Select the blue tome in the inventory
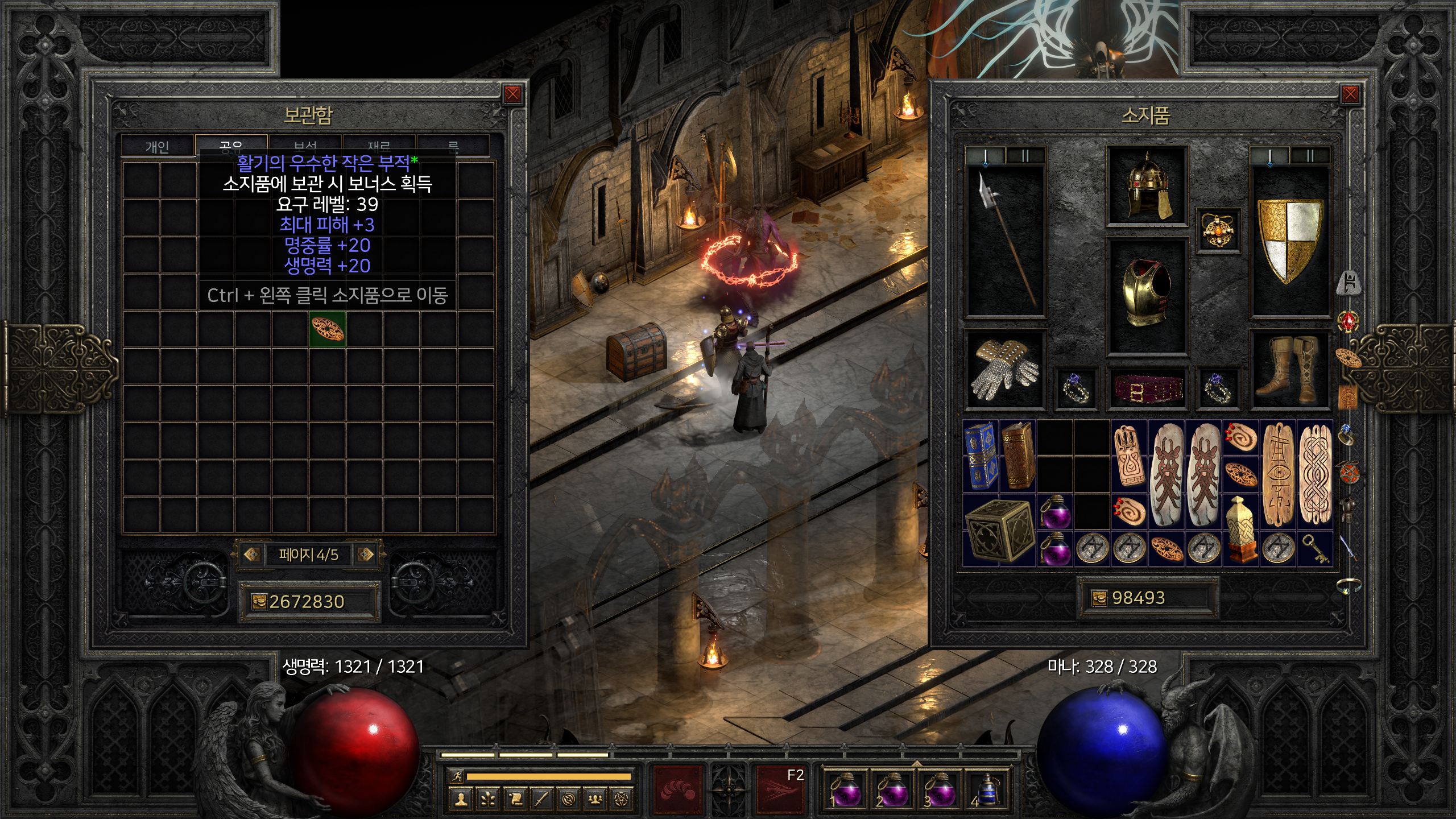 coord(981,456)
